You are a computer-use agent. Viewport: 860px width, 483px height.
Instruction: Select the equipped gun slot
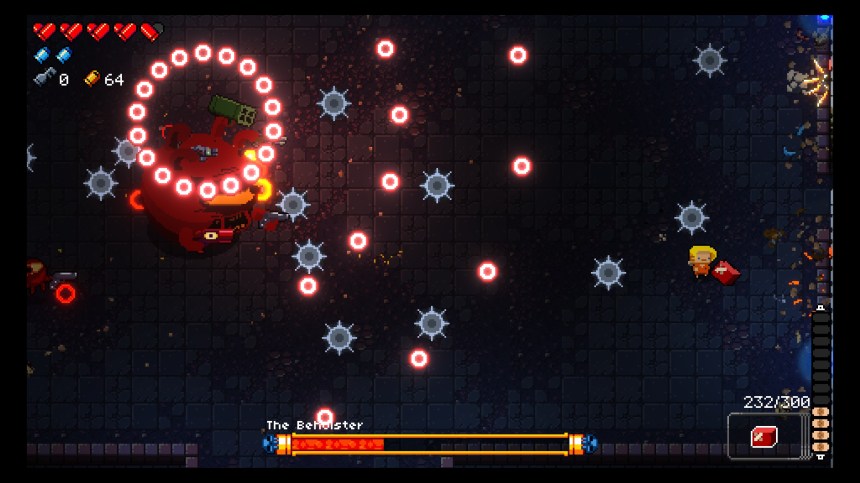point(766,436)
